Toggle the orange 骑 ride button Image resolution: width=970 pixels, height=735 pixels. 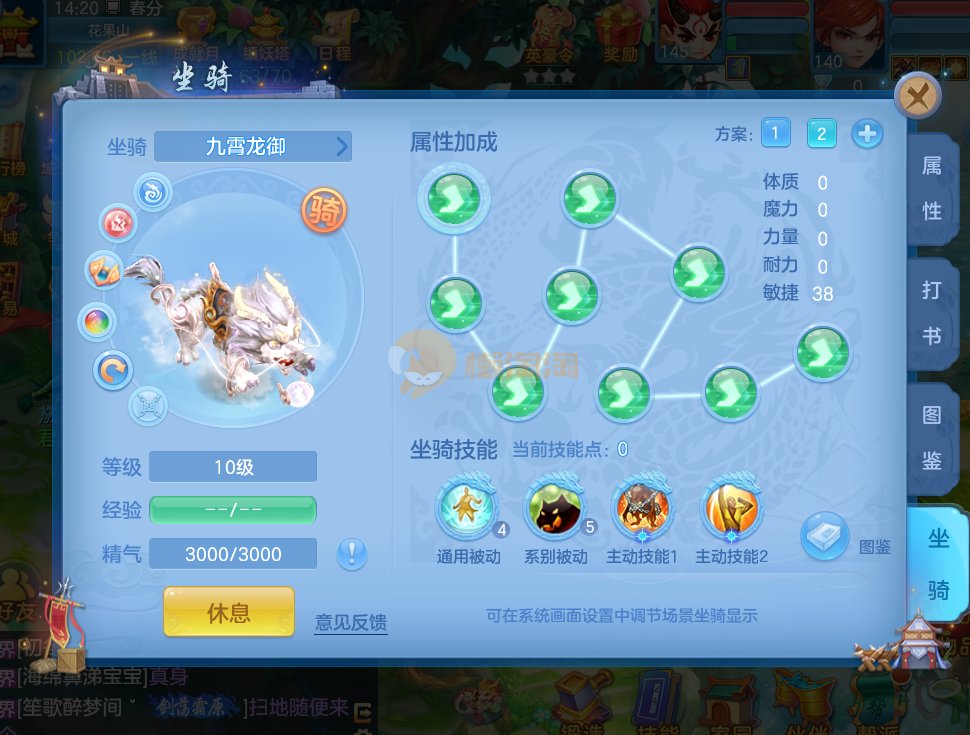(x=325, y=211)
